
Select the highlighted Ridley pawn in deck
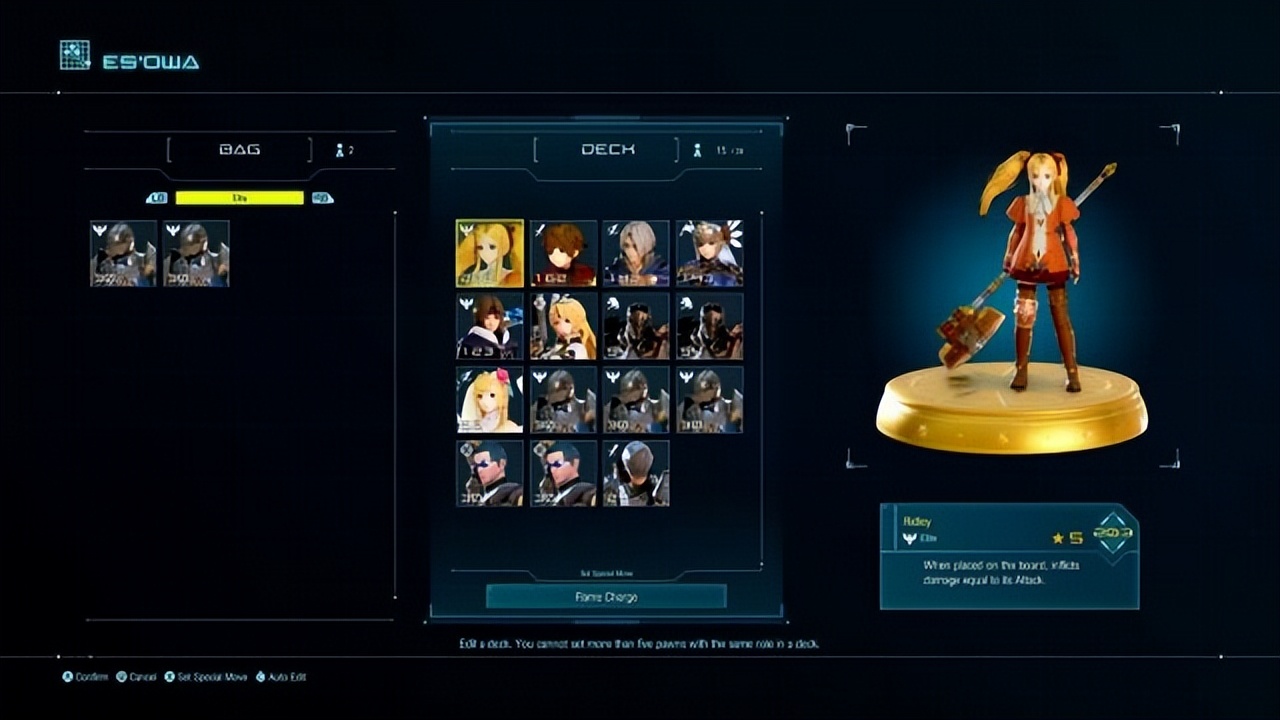[x=490, y=254]
